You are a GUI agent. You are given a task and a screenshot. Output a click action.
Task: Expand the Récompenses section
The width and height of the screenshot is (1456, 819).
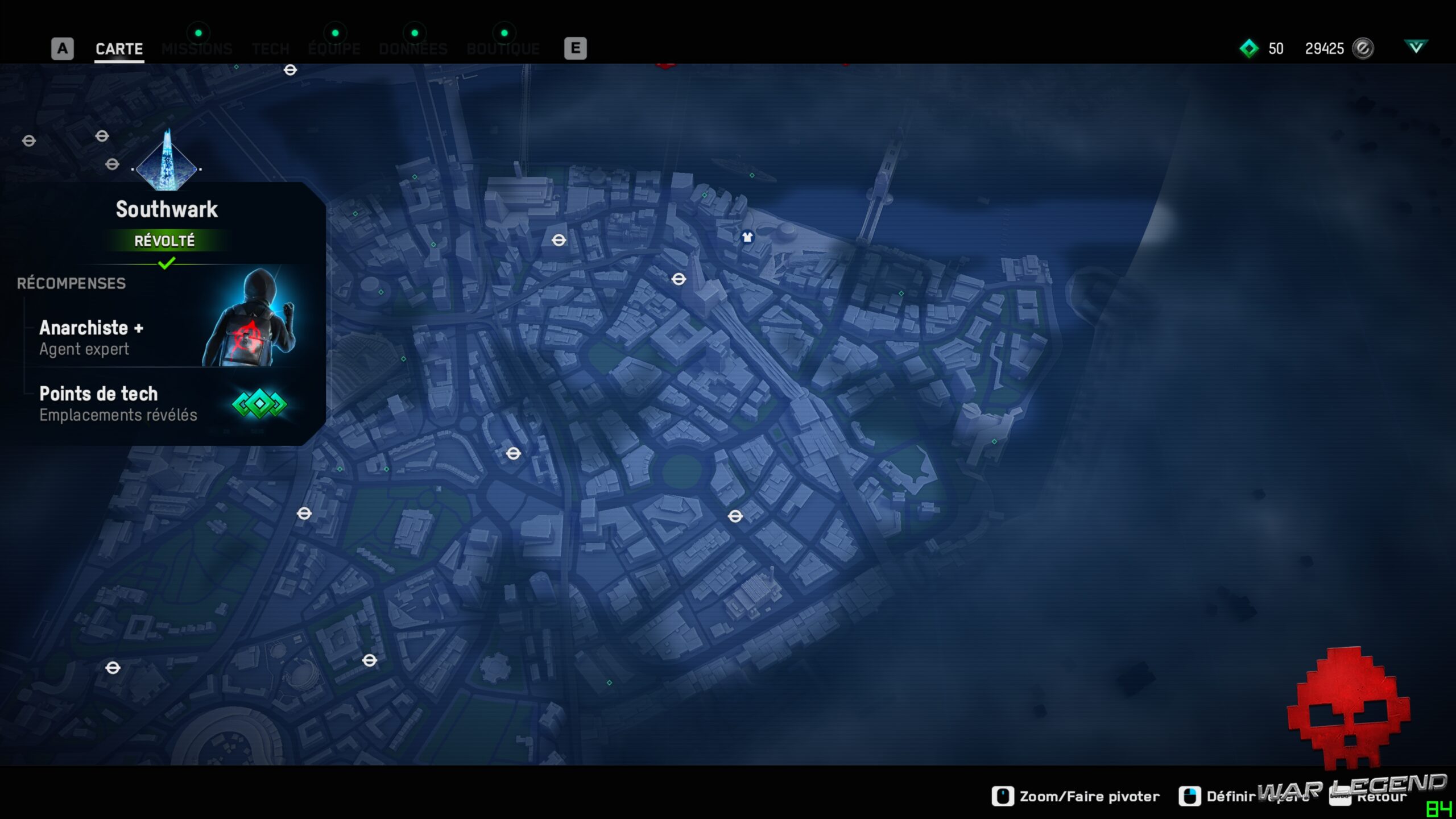pos(71,283)
